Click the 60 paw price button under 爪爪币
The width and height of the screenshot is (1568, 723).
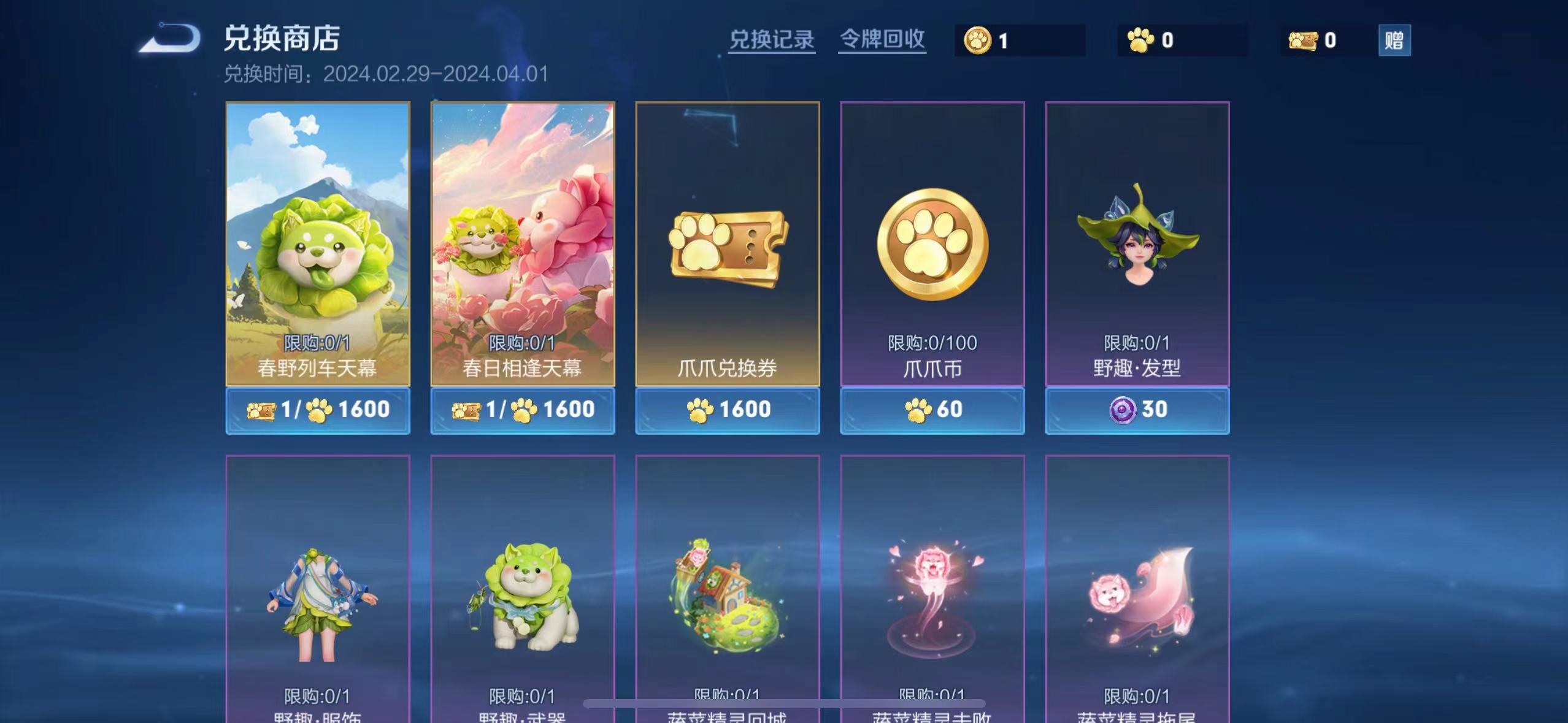click(931, 410)
